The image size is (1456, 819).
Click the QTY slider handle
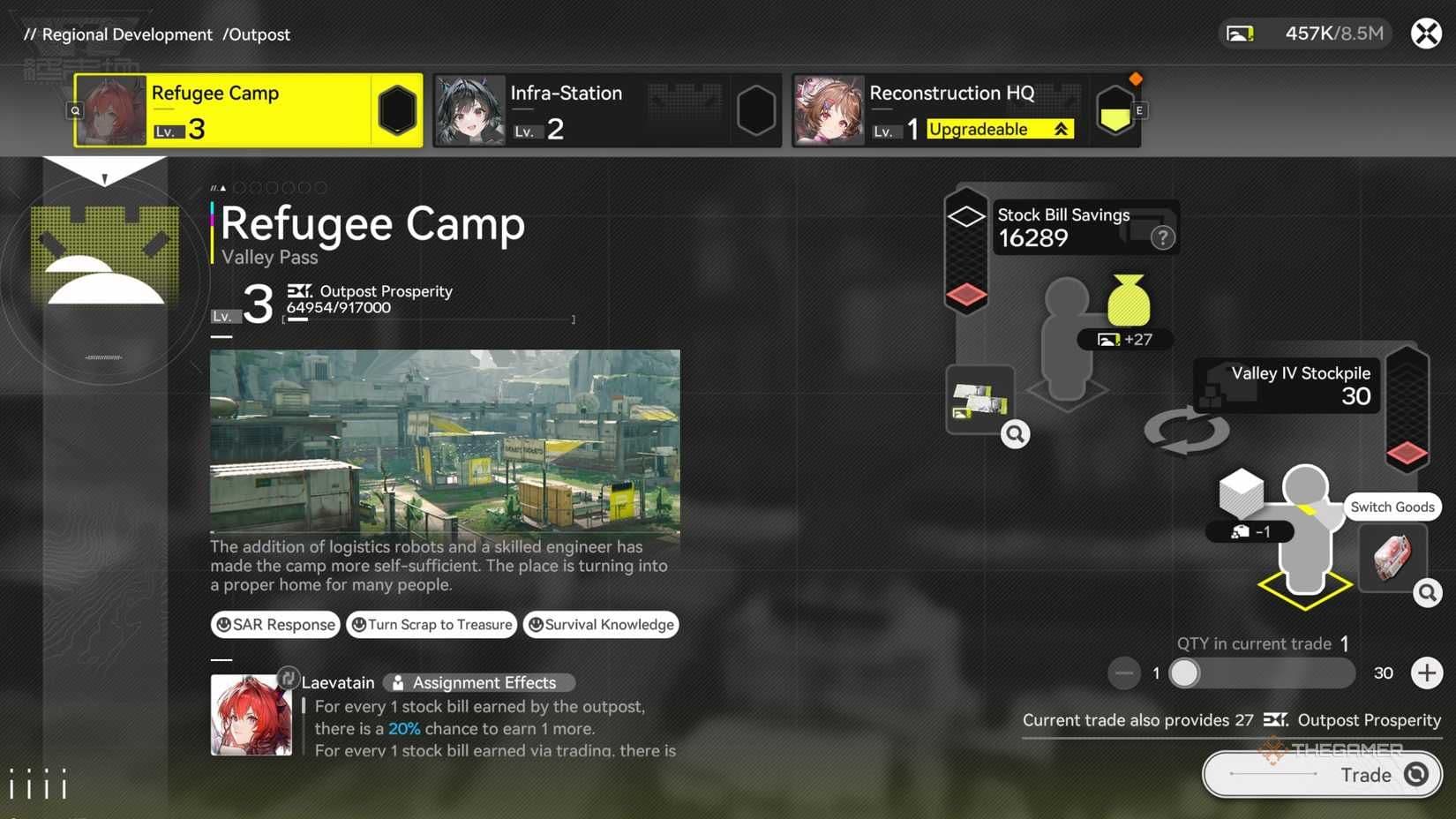(x=1186, y=673)
